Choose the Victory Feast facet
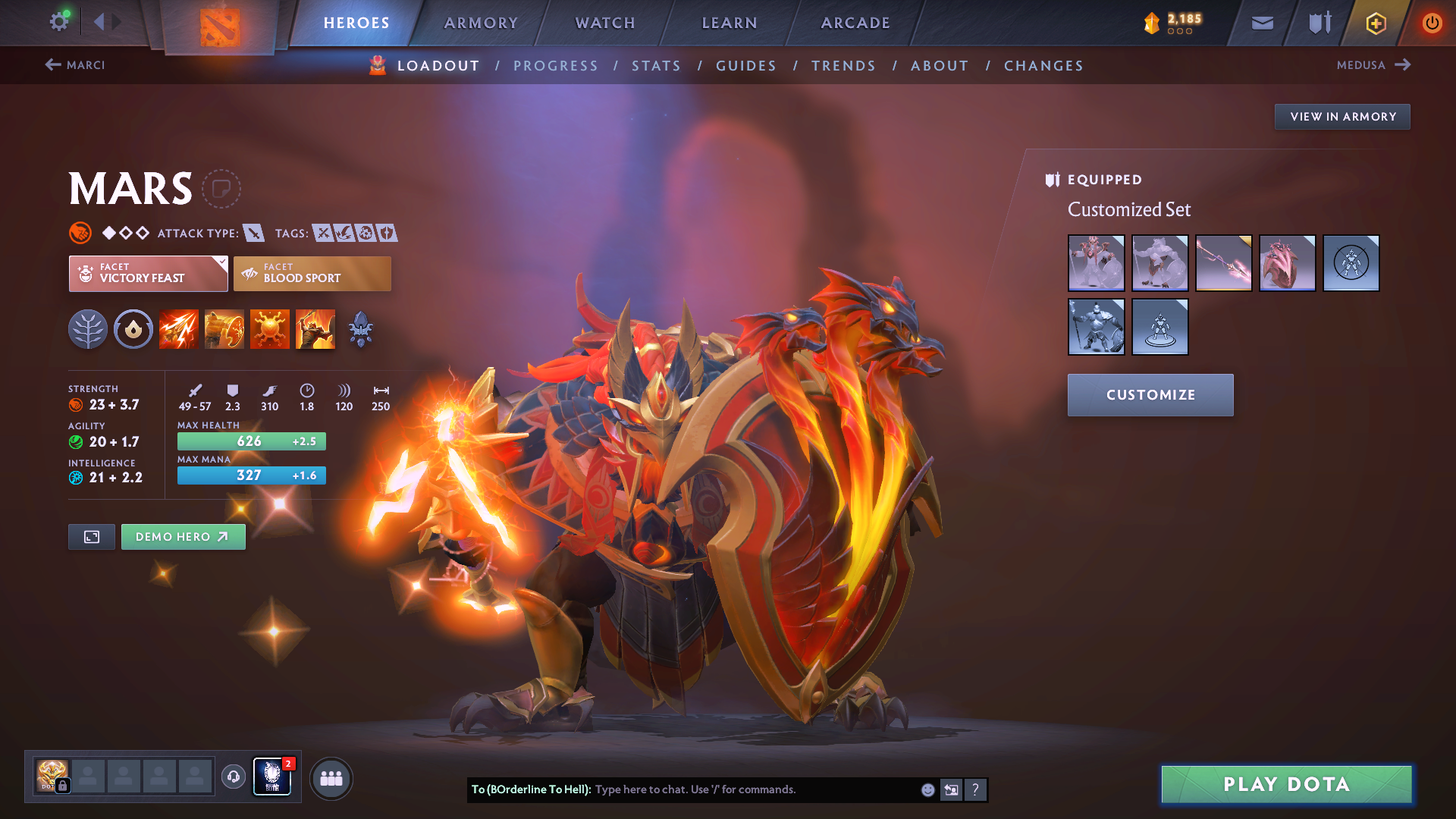The width and height of the screenshot is (1456, 819). (x=148, y=274)
